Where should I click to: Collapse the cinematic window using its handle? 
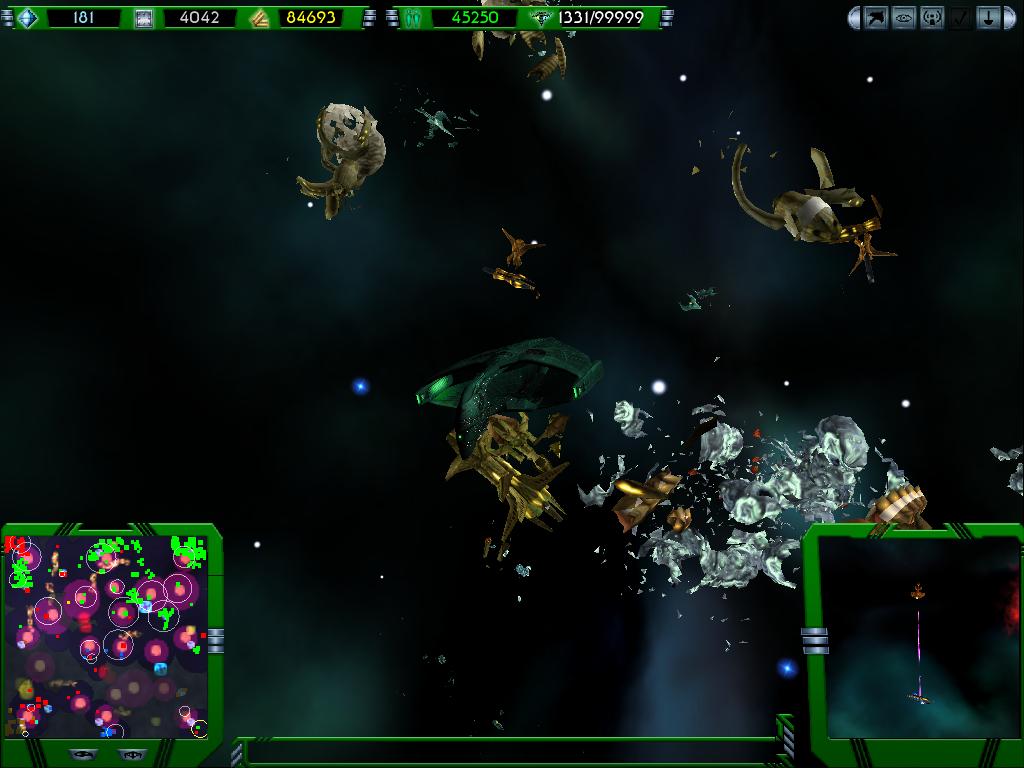[x=814, y=640]
